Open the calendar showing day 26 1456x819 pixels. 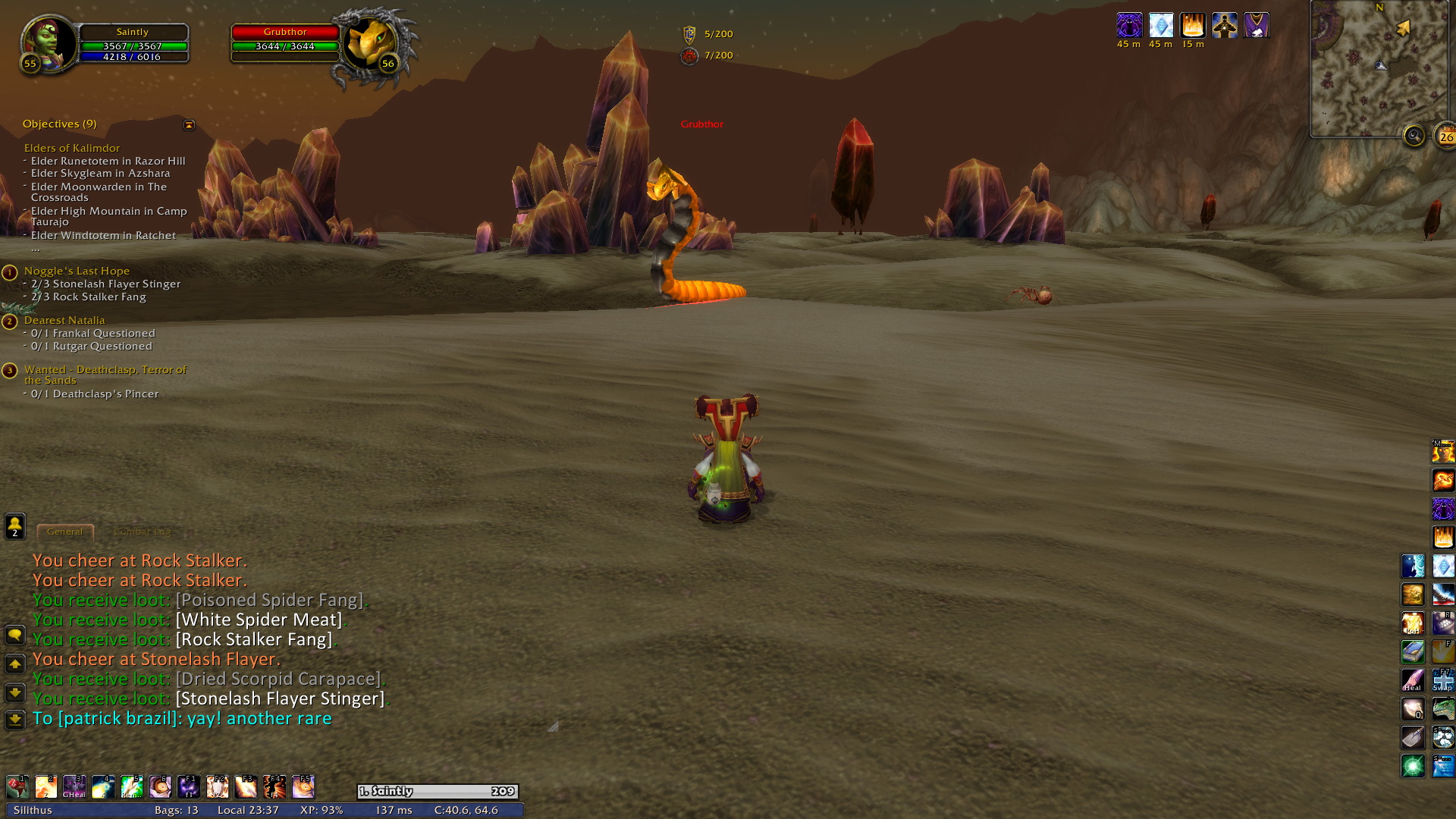[x=1446, y=137]
